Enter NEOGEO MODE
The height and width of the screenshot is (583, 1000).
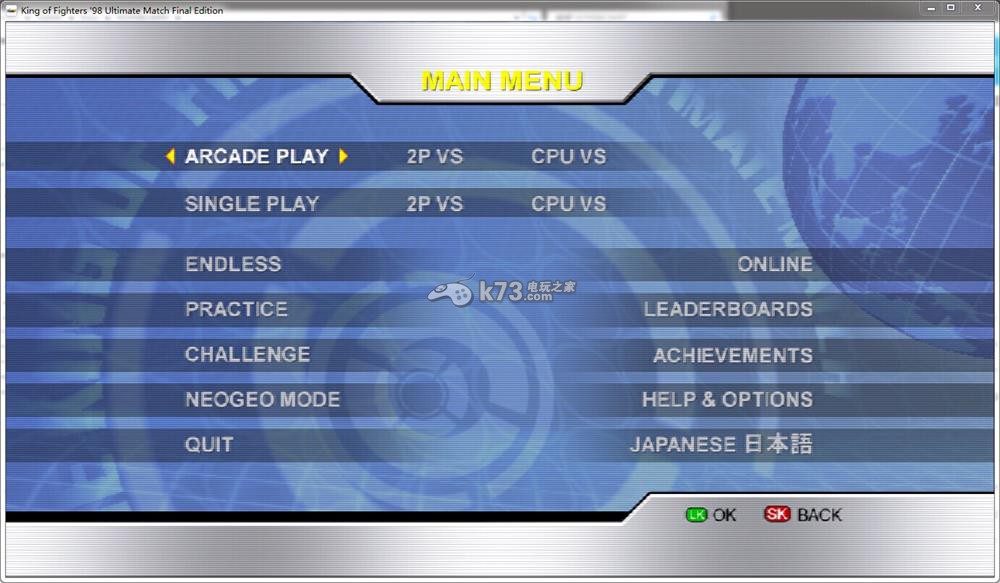click(262, 399)
